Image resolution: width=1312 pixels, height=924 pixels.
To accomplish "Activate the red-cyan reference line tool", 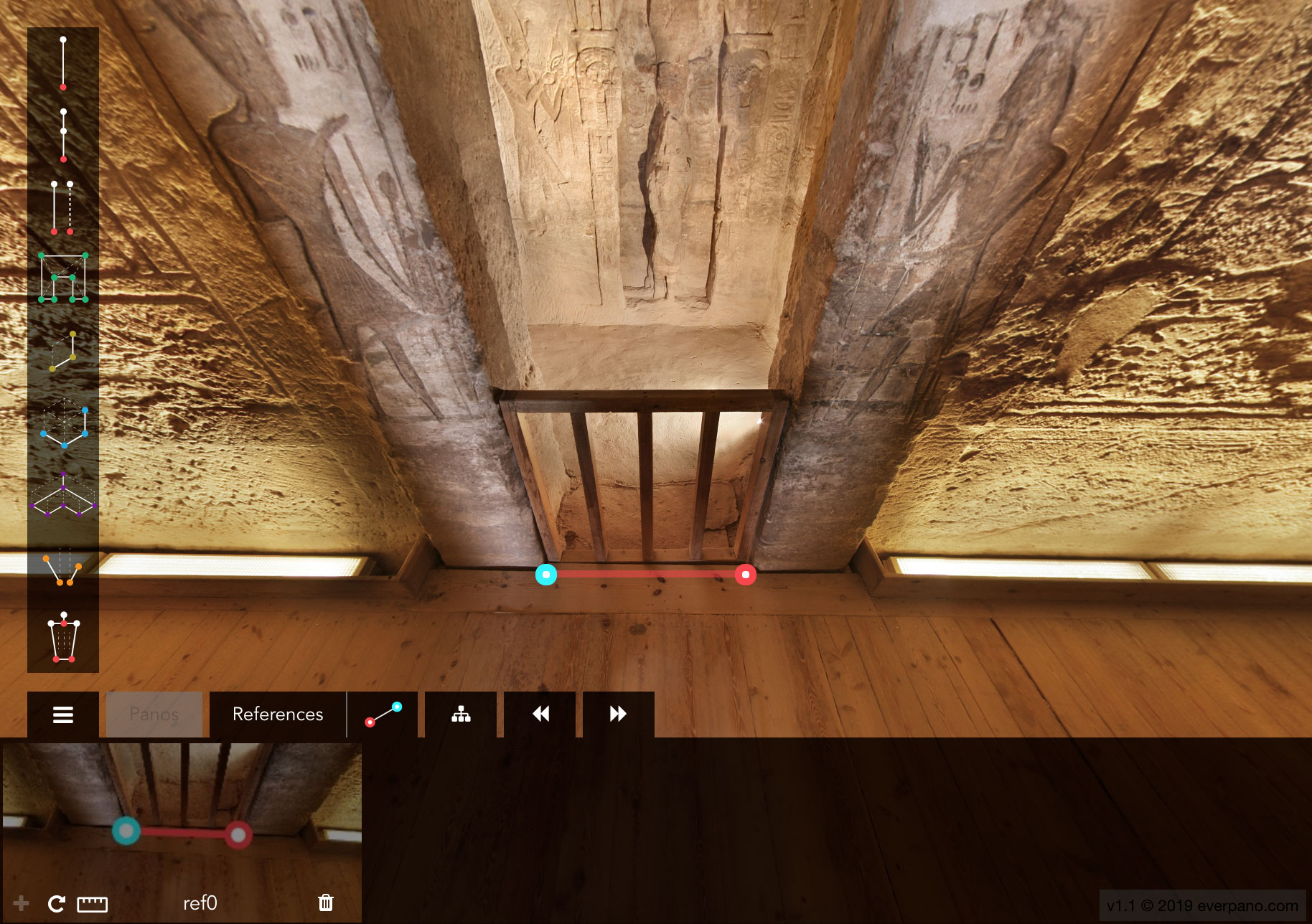I will 383,715.
